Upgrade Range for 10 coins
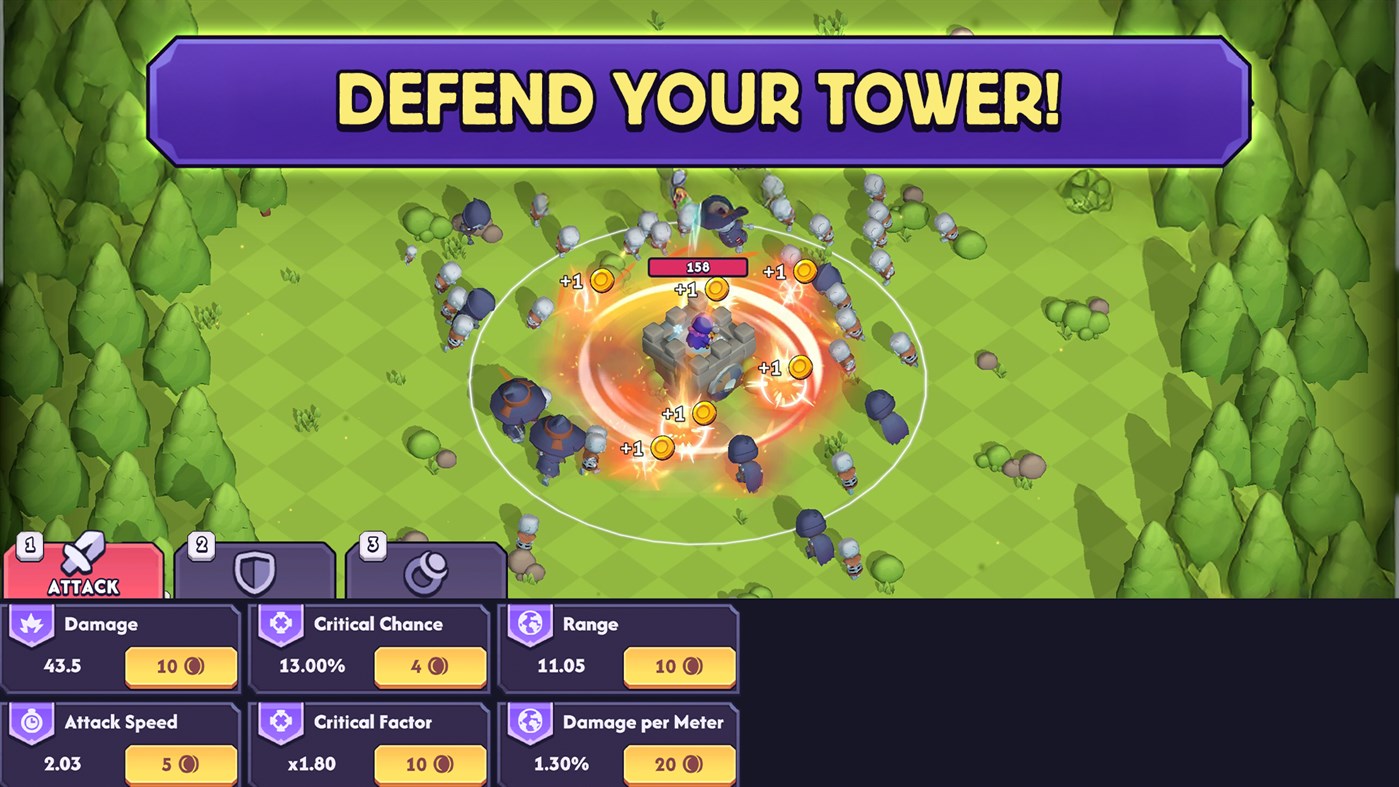The height and width of the screenshot is (787, 1399). [x=679, y=666]
